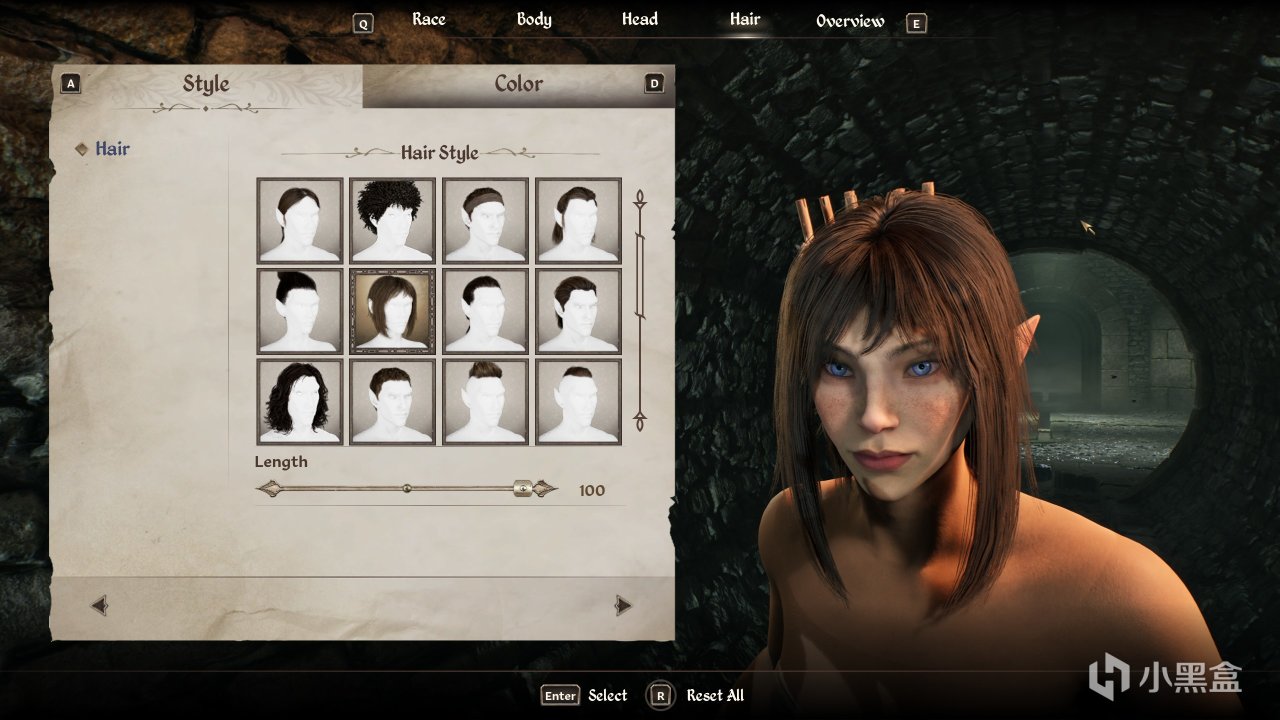Image resolution: width=1280 pixels, height=720 pixels.
Task: Select the top-knot bun hair style
Action: [x=300, y=311]
